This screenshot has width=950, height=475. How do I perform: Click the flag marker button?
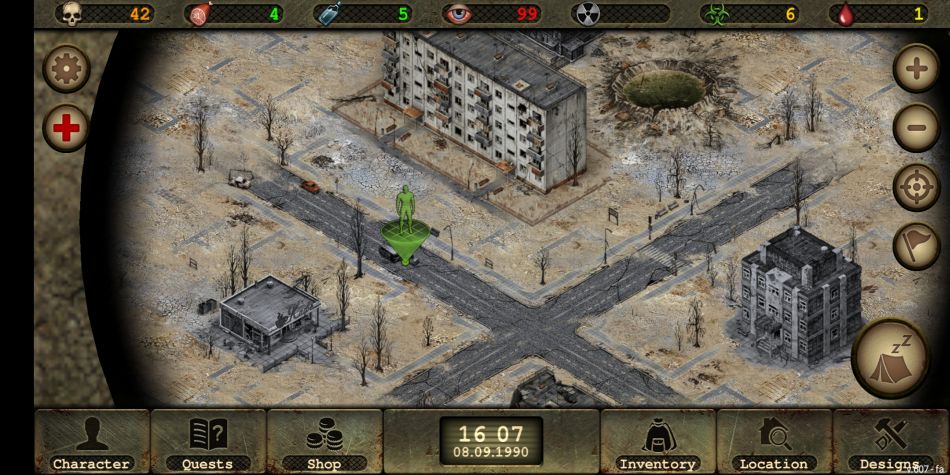coord(915,246)
